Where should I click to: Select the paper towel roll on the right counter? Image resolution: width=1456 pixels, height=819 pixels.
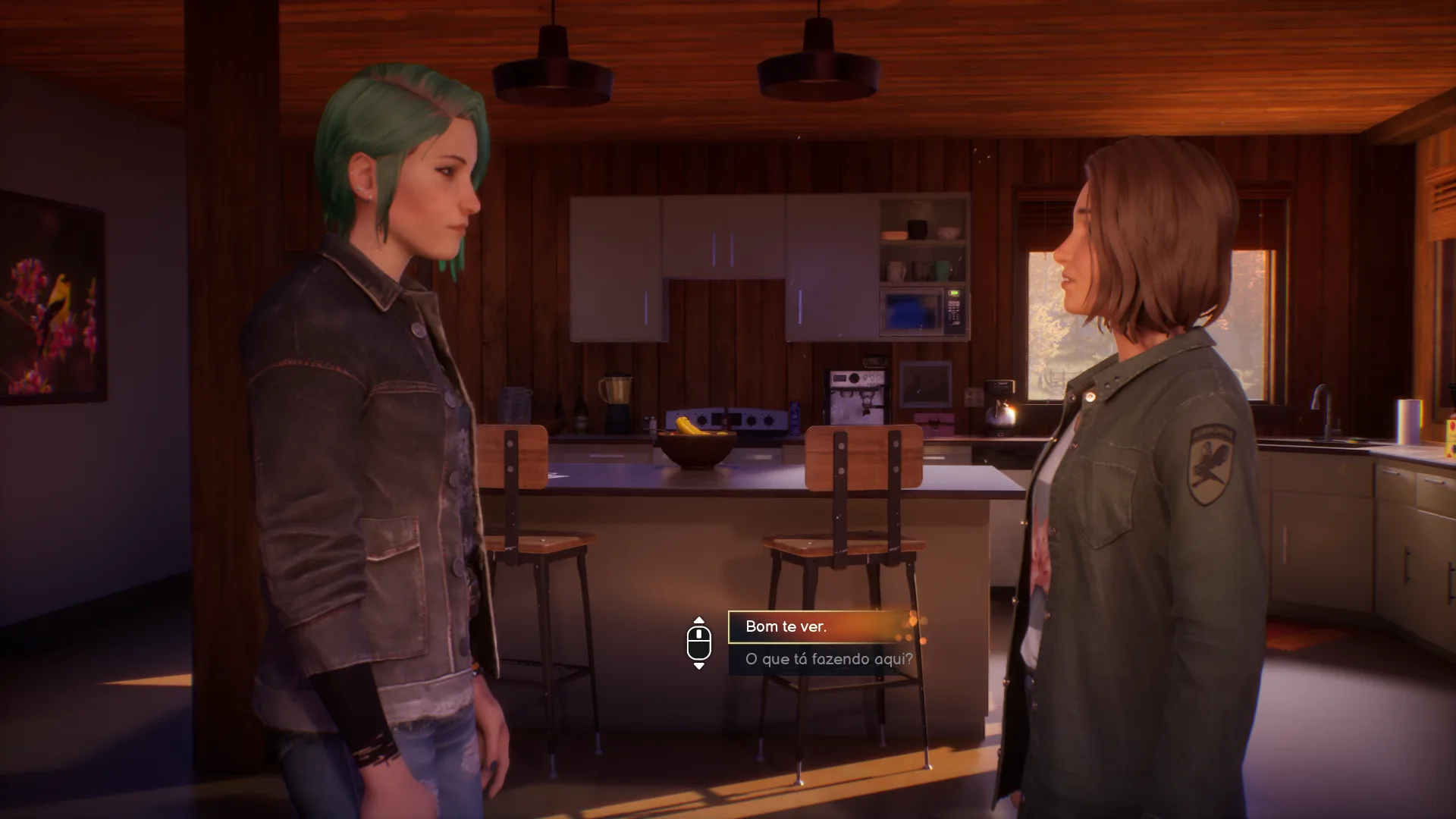1407,421
